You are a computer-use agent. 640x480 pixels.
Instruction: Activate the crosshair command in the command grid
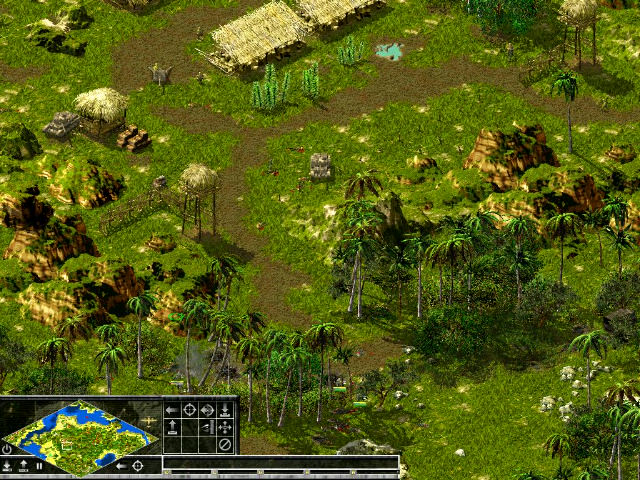pos(189,410)
